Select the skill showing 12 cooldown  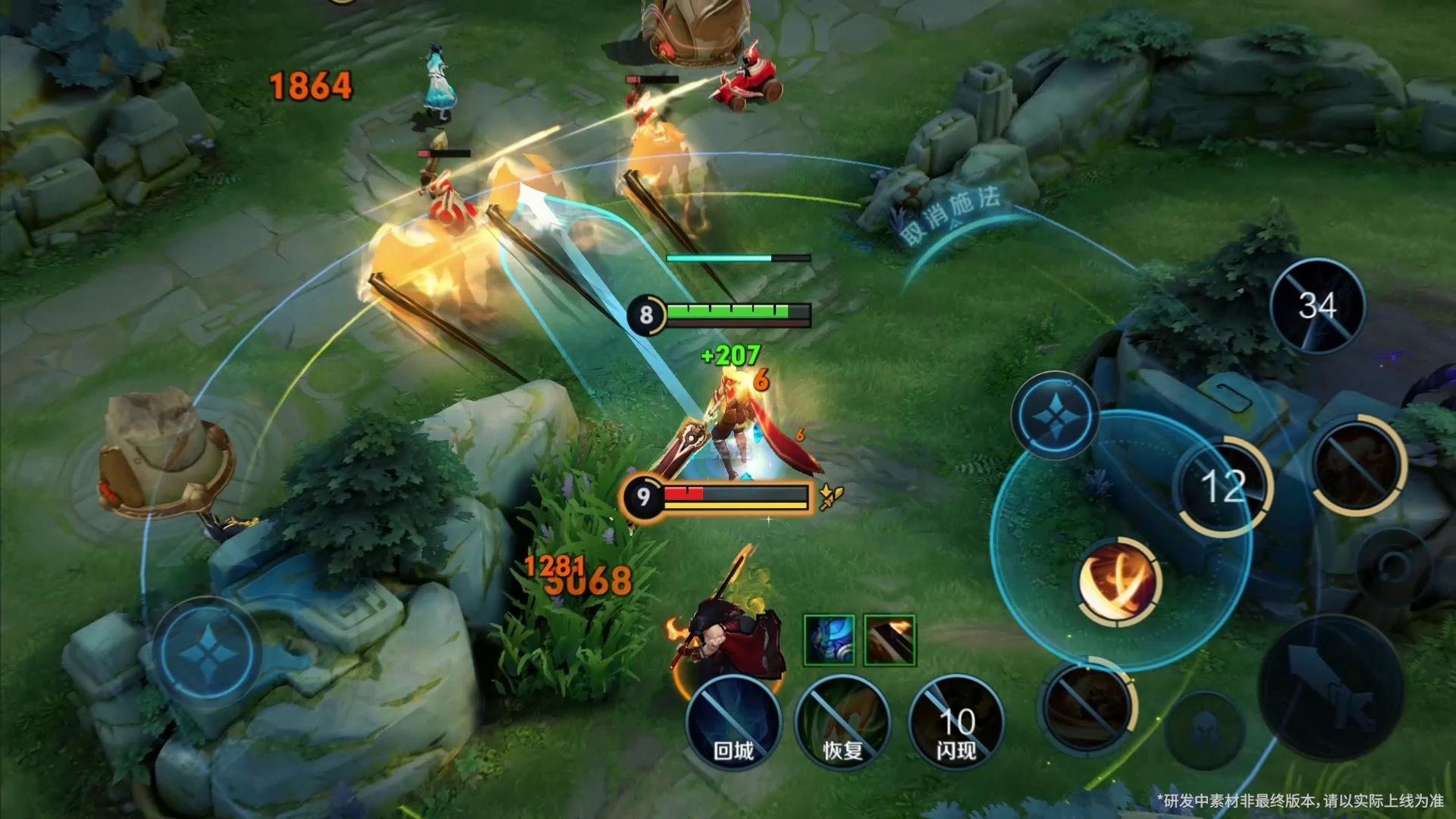[1222, 485]
